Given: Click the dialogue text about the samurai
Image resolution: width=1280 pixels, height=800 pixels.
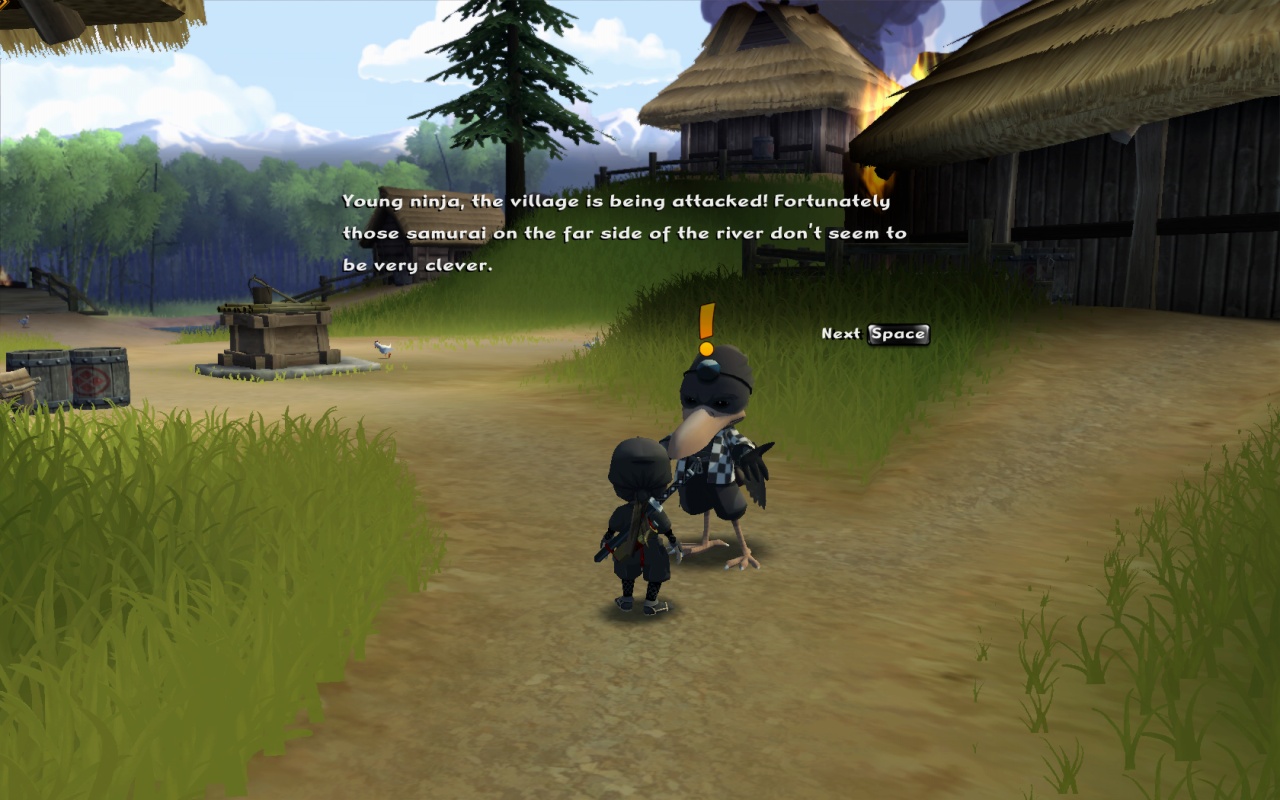Looking at the screenshot, I should 620,232.
